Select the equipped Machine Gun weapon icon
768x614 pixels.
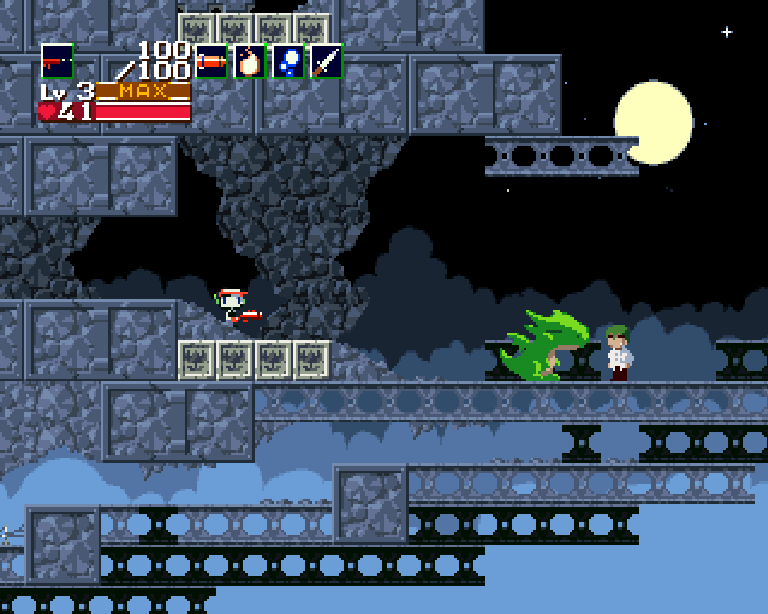pos(57,61)
